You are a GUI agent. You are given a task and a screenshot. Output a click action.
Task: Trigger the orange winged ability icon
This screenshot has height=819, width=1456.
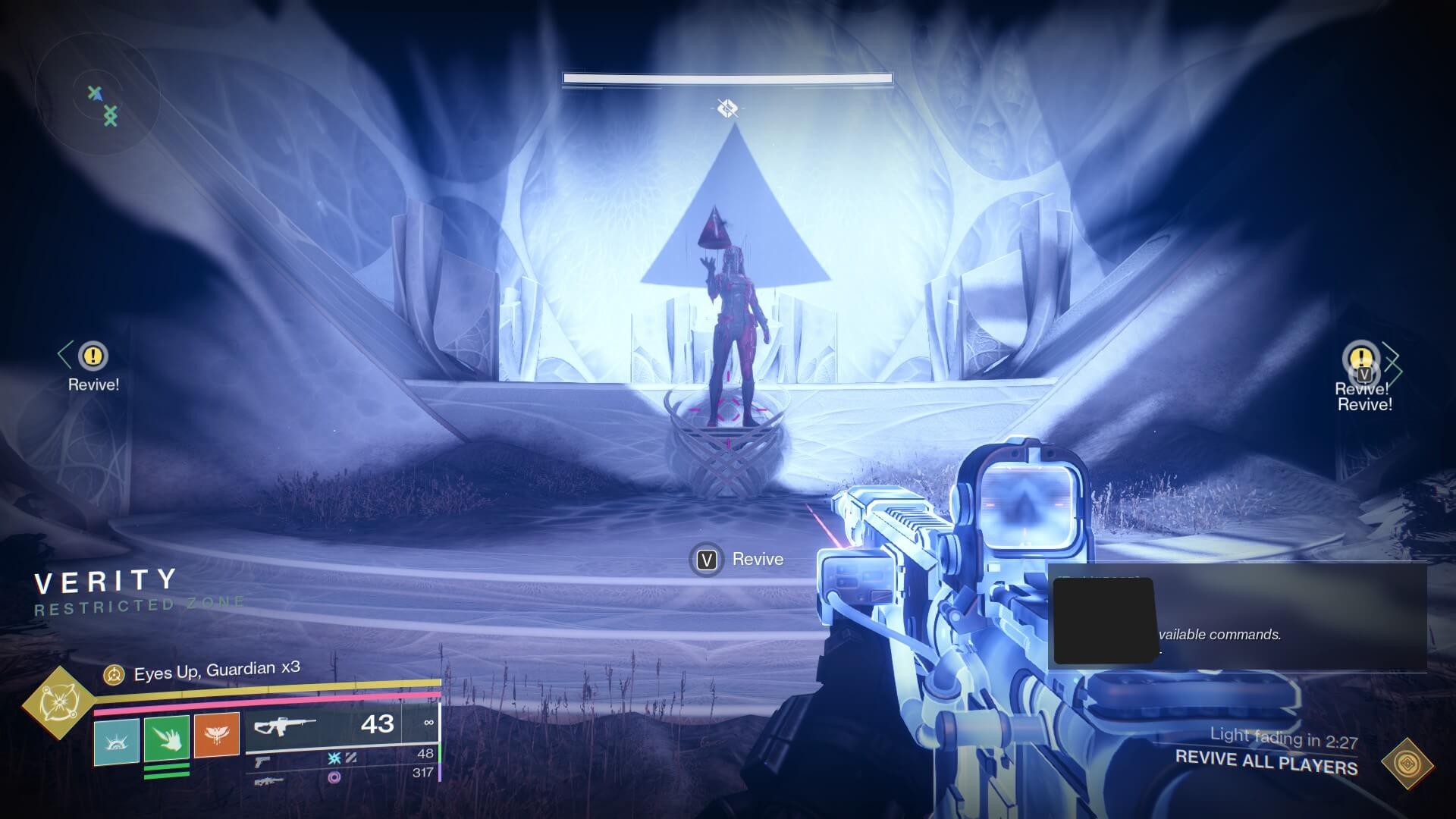tap(217, 735)
